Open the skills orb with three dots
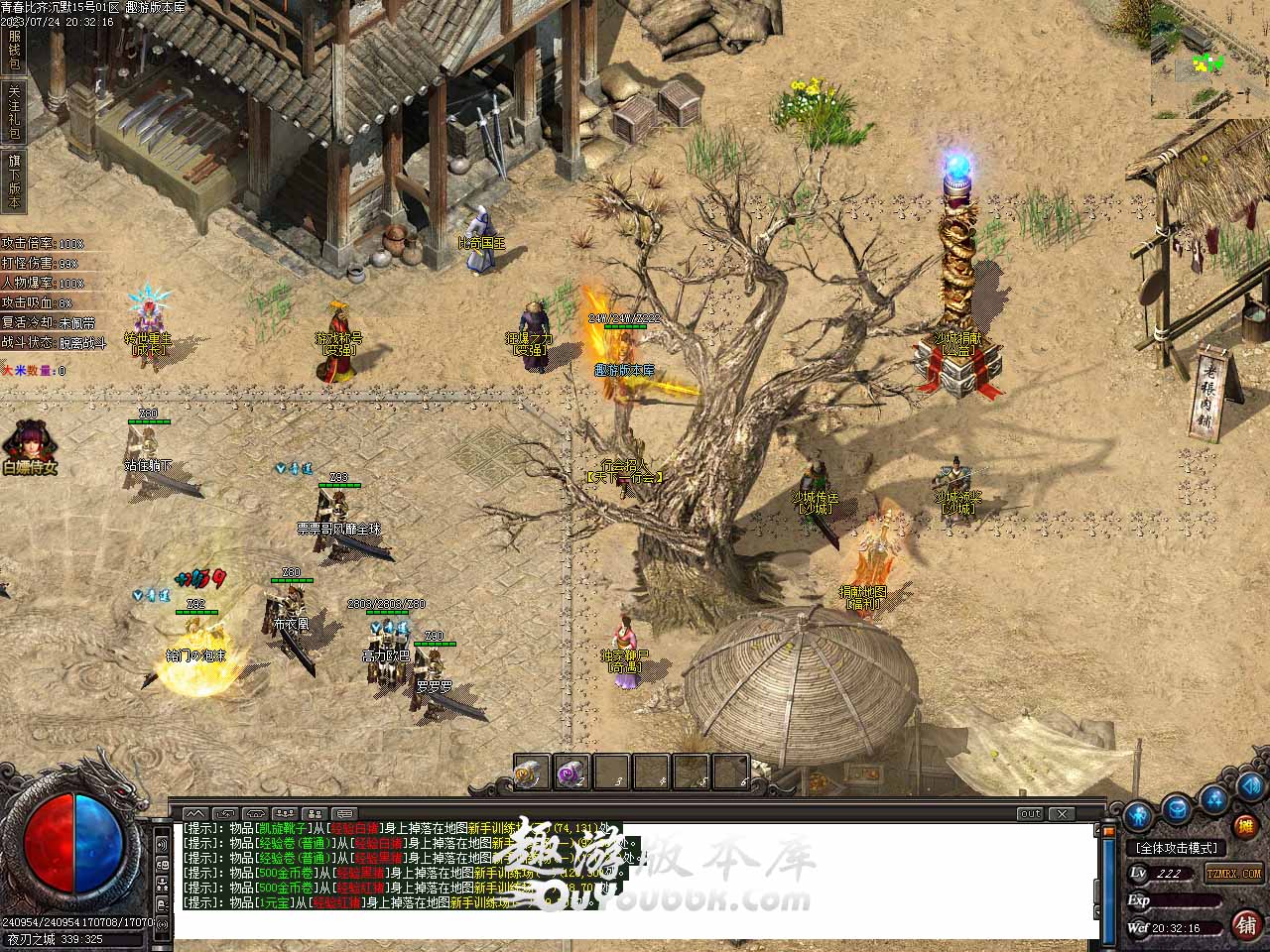 [1213, 798]
